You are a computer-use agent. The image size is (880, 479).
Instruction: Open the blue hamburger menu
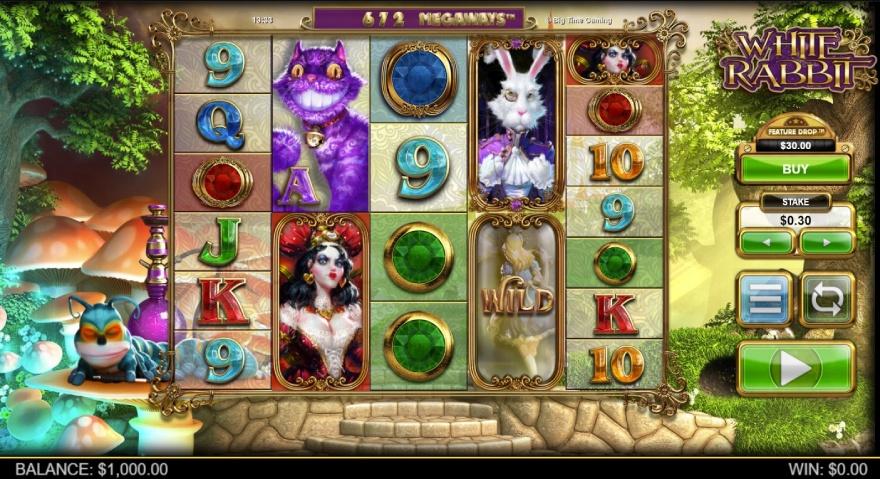pyautogui.click(x=765, y=298)
